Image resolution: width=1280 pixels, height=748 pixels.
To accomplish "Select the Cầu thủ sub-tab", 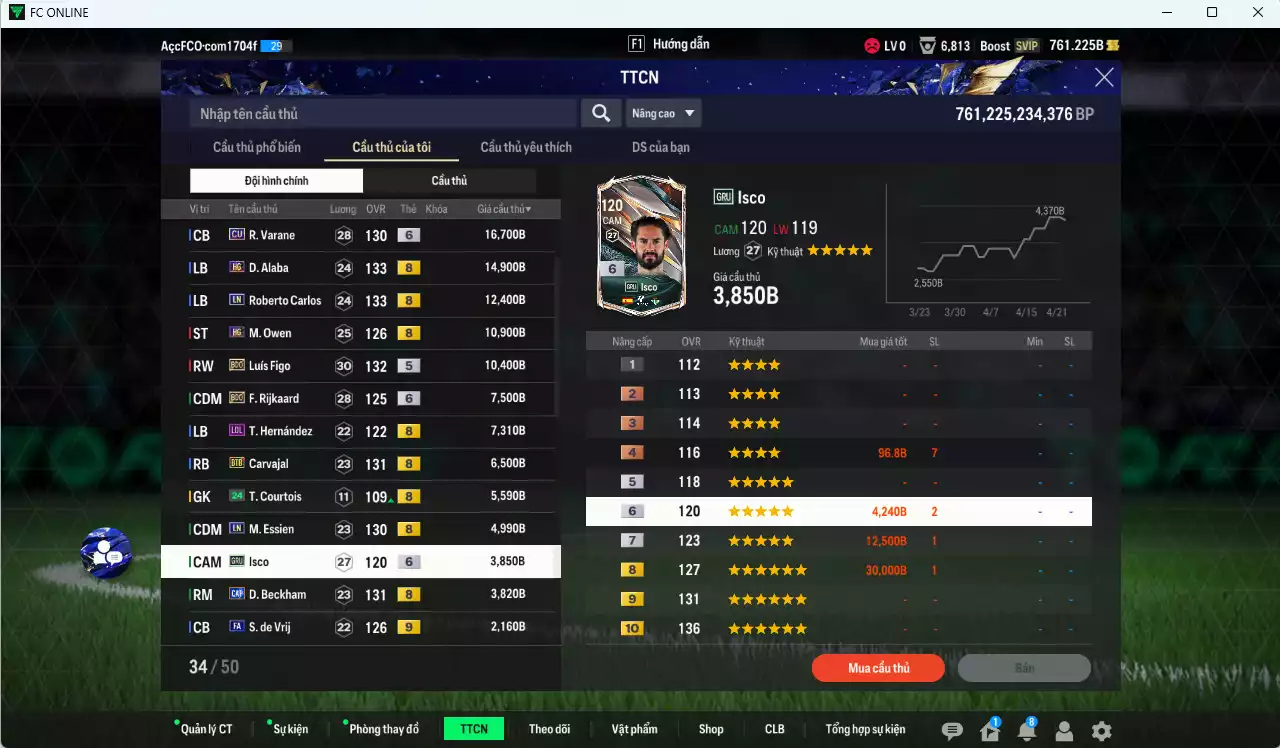I will (x=449, y=181).
